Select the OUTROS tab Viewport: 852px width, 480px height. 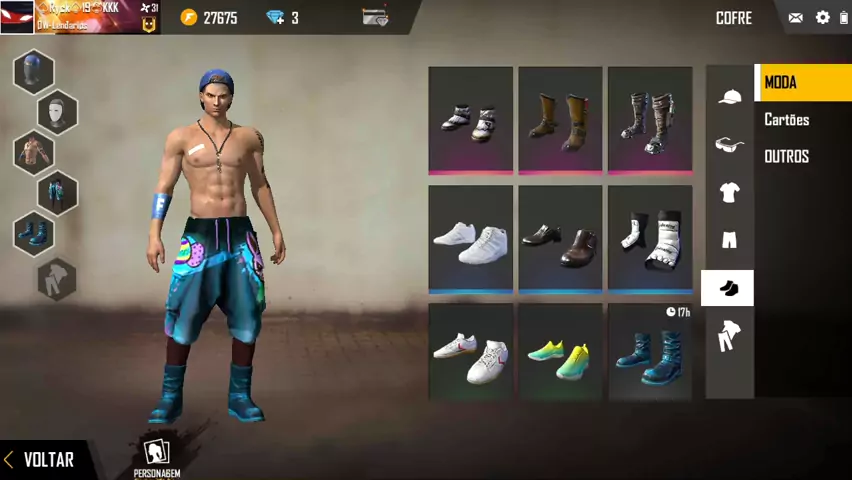[786, 157]
